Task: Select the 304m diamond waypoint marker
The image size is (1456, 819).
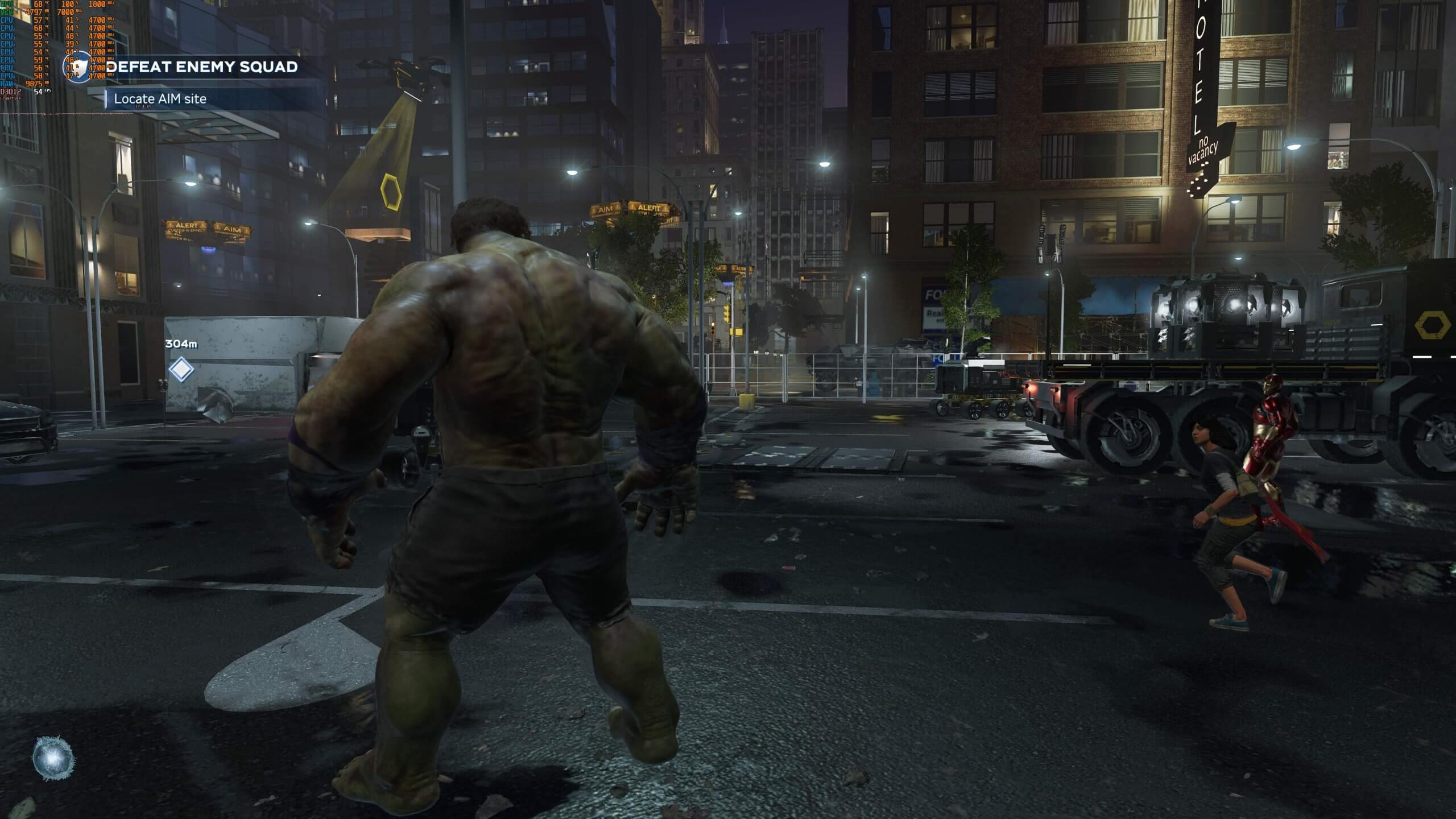Action: 181,369
